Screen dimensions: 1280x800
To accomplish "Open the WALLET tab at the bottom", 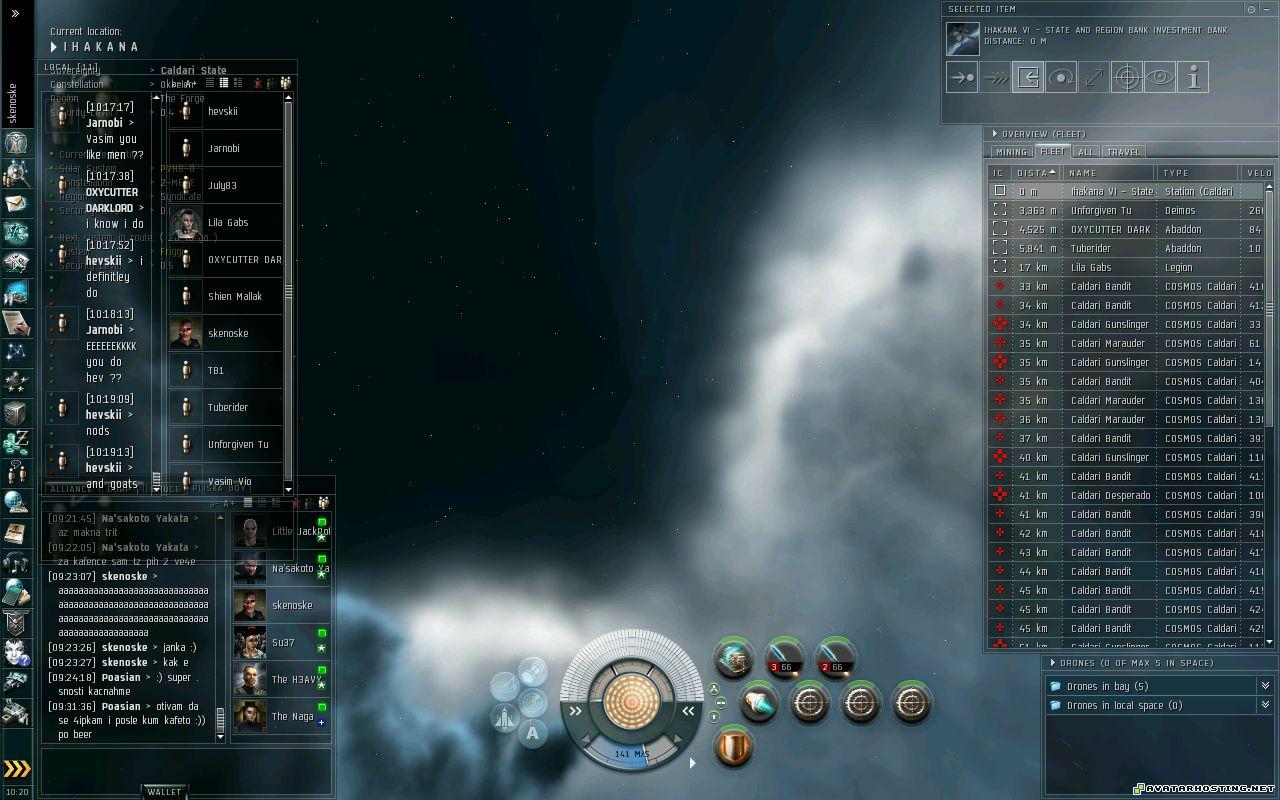I will (x=164, y=790).
